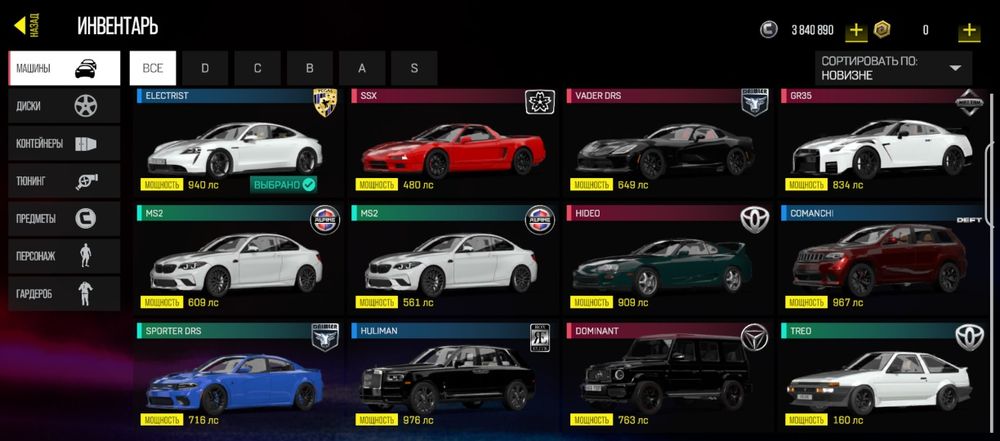Select the white GR35 car
1000x441 pixels.
pyautogui.click(x=882, y=150)
